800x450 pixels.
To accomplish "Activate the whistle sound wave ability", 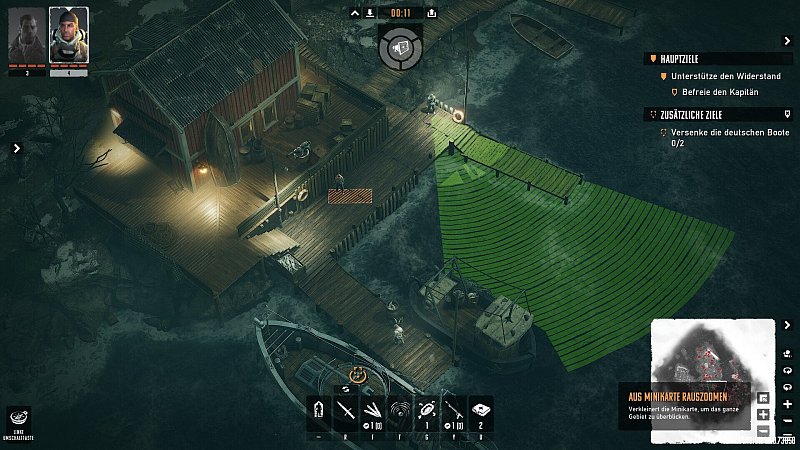I will 400,409.
